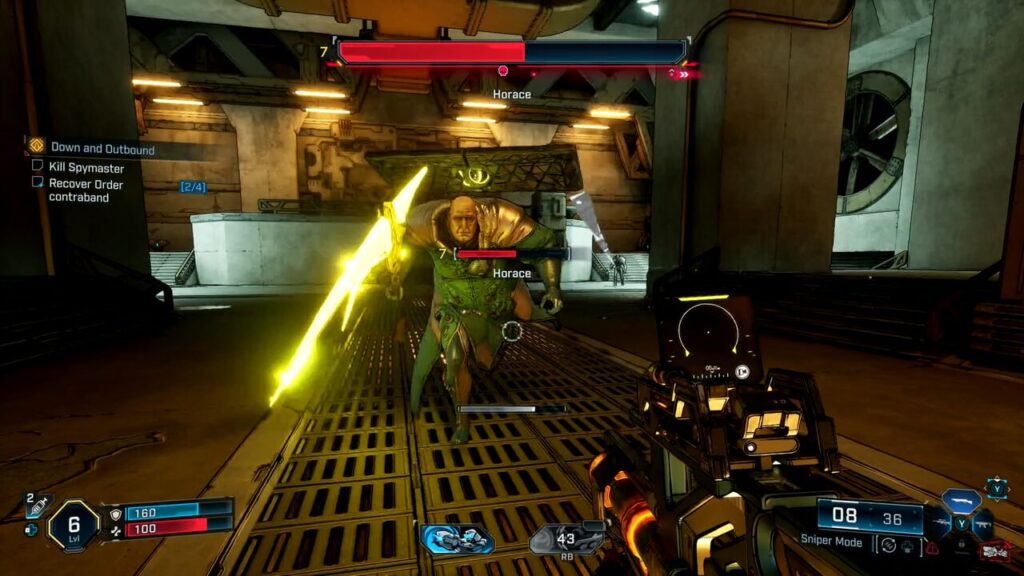Image resolution: width=1024 pixels, height=576 pixels.
Task: Select the Down and Outbound quest tracker
Action: point(102,148)
